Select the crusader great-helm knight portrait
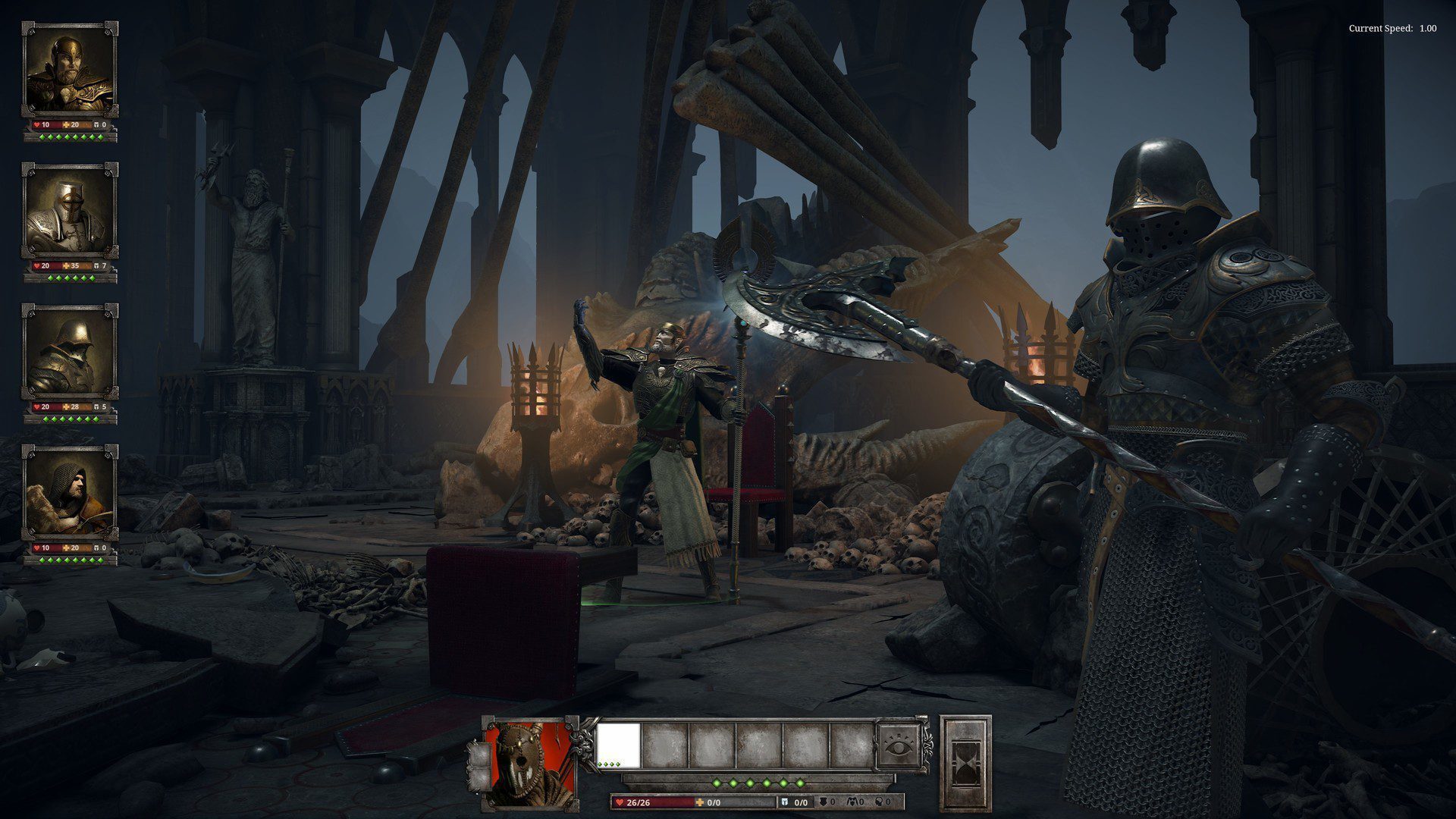 tap(70, 211)
